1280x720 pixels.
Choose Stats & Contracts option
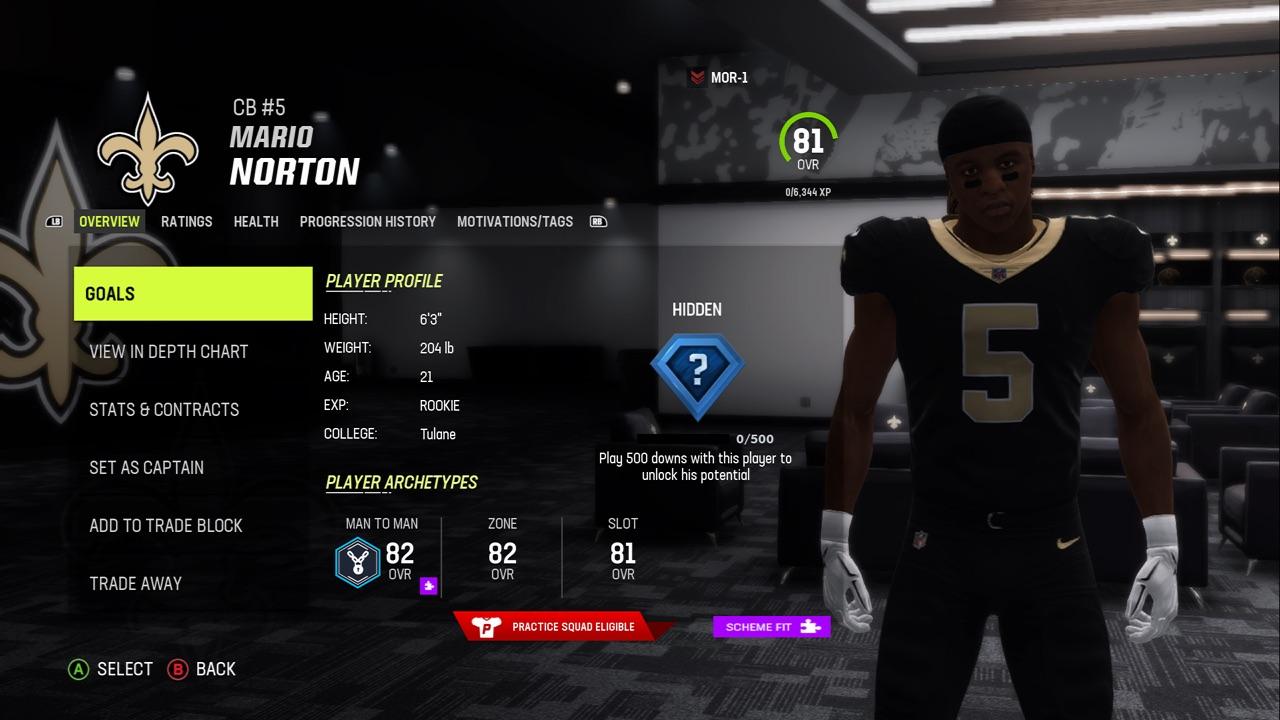coord(164,410)
